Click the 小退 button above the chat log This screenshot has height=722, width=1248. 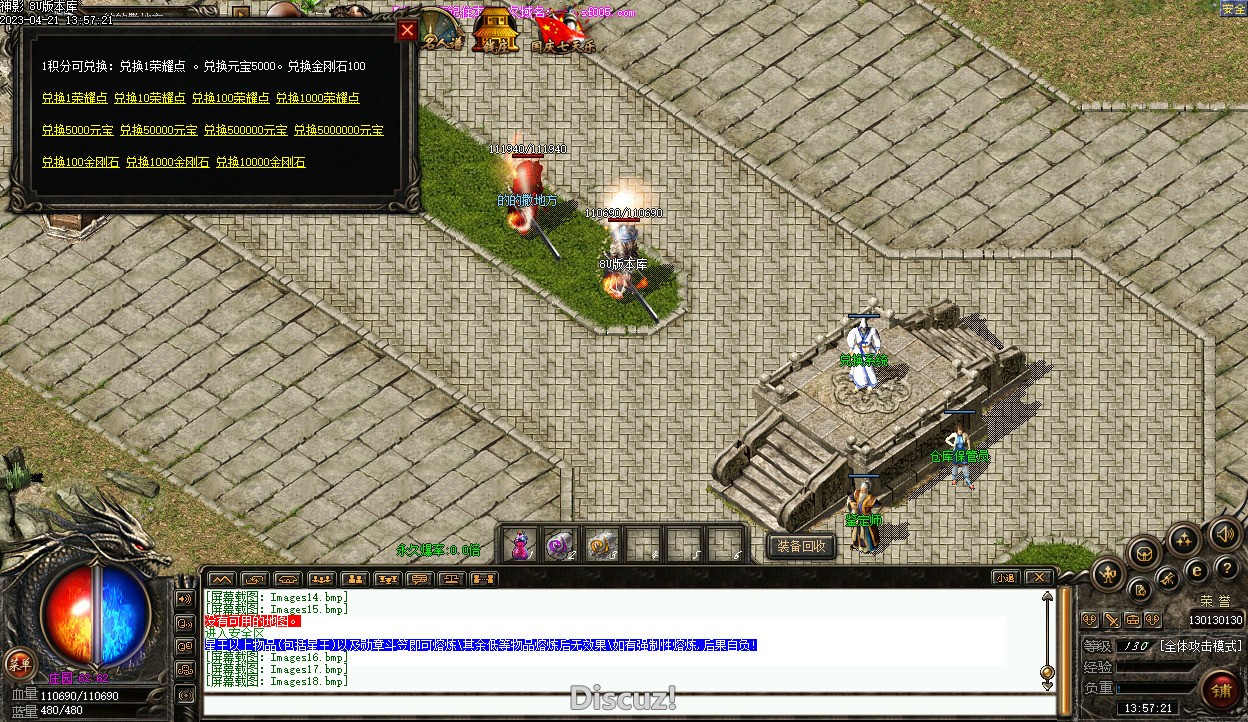pos(1006,578)
